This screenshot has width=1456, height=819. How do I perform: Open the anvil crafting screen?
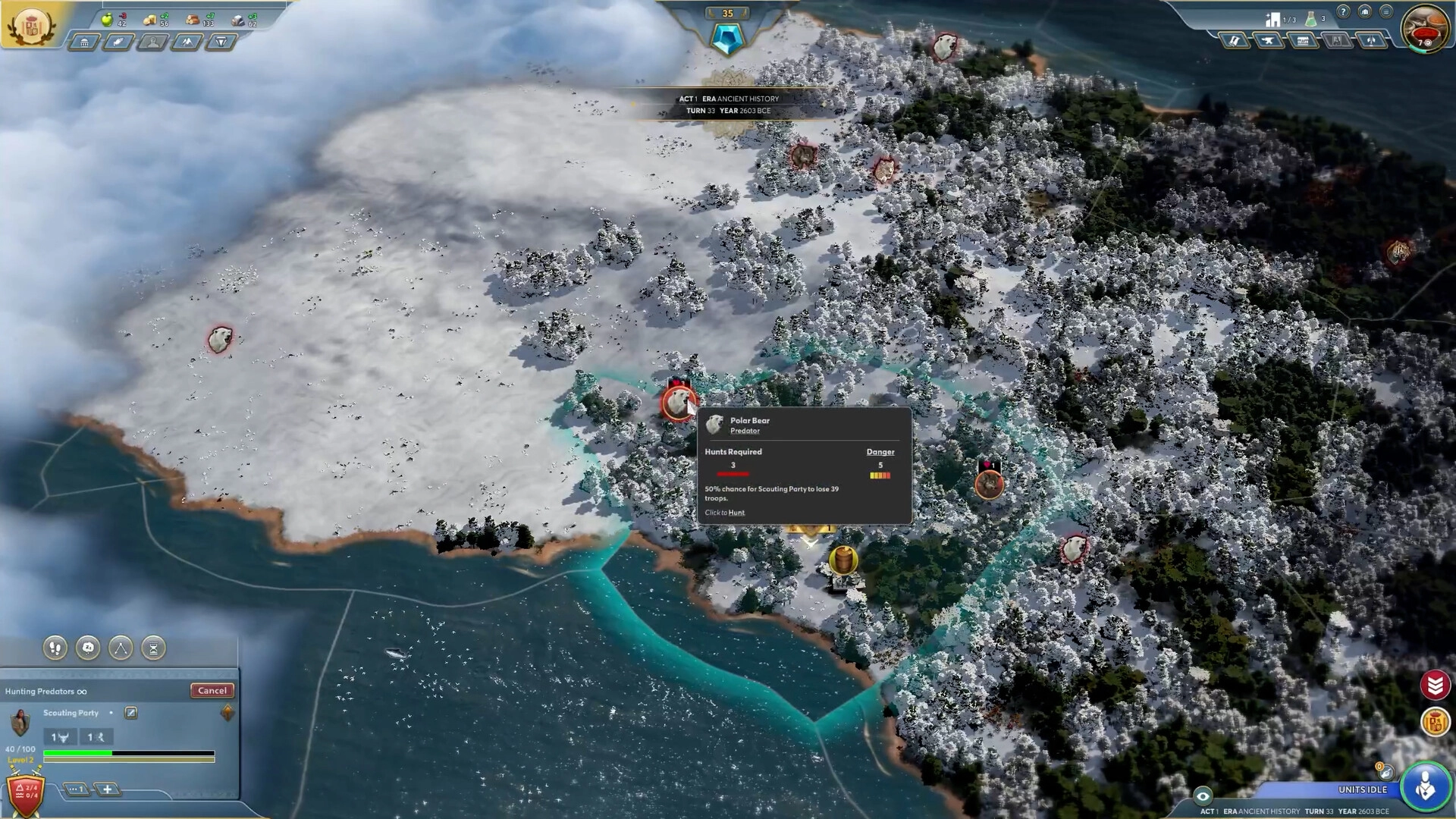coord(1269,41)
